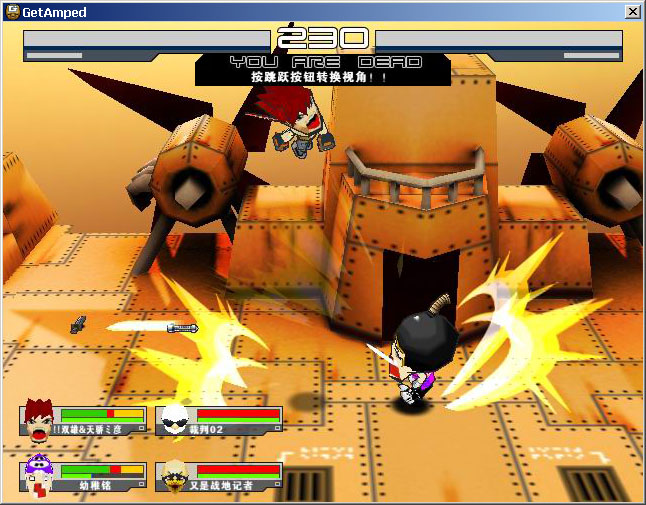The image size is (646, 505).
Task: Select the 裁判02 player panel
Action: coord(219,420)
